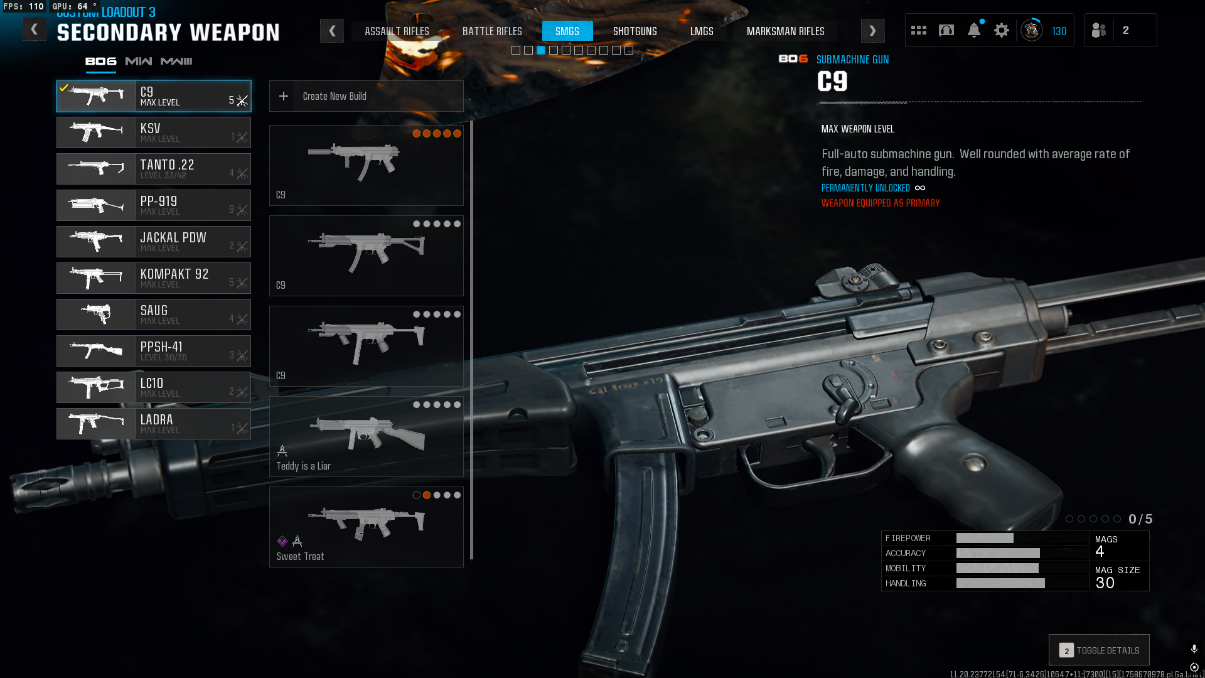
Task: Show next weapon categories with right arrow
Action: (872, 31)
